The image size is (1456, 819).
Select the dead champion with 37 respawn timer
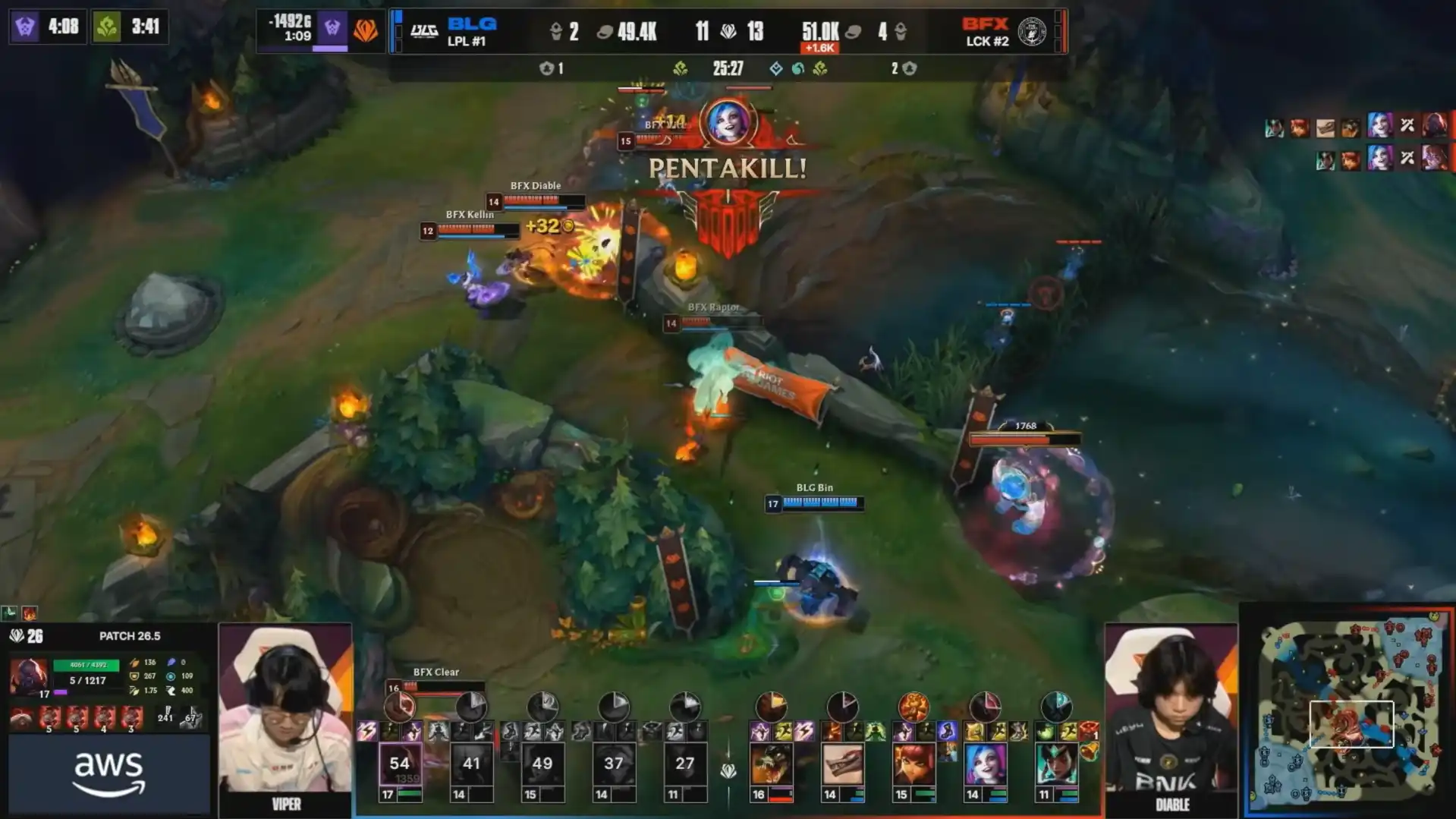pyautogui.click(x=614, y=764)
